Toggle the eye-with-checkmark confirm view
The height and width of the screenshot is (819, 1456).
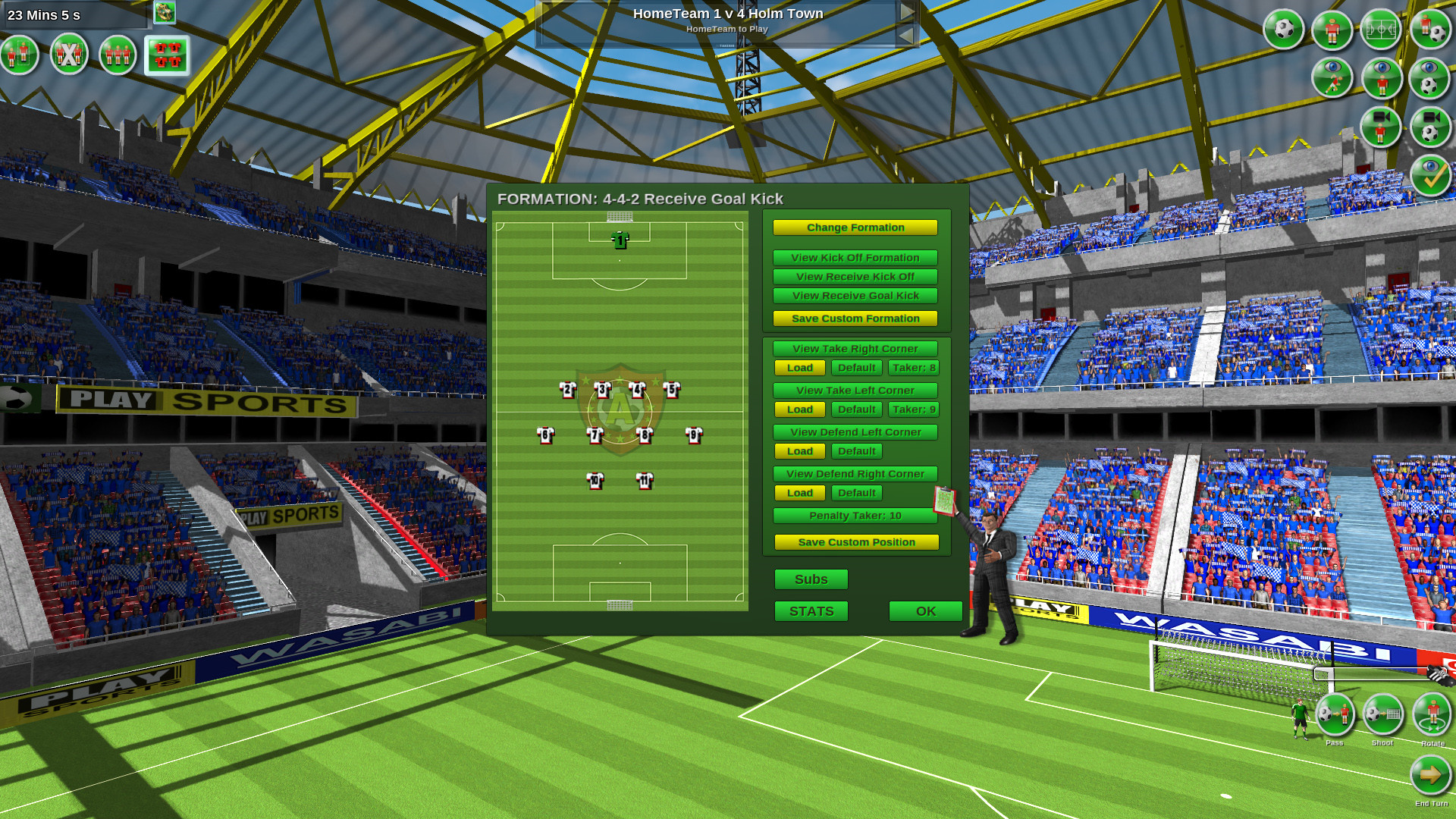coord(1430,176)
